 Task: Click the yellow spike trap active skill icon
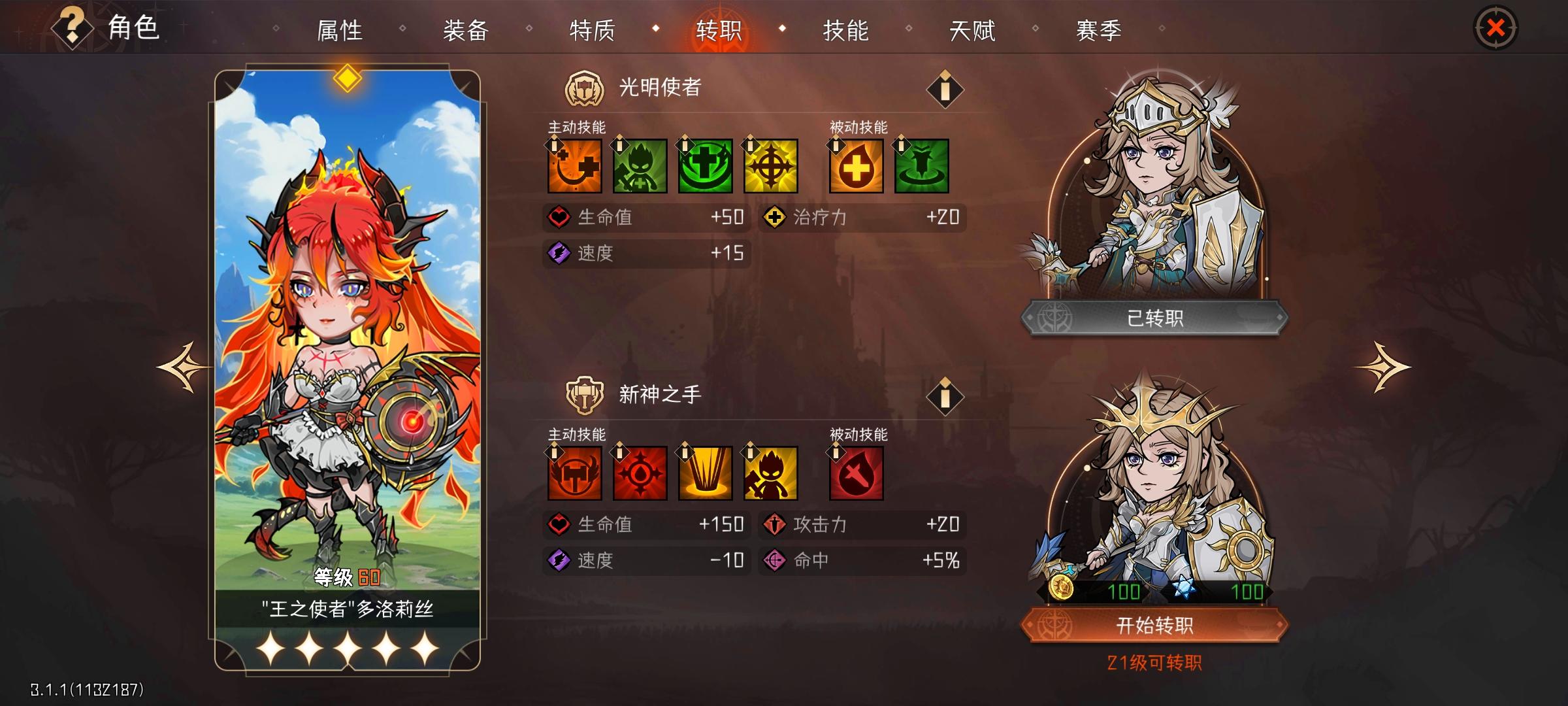704,474
